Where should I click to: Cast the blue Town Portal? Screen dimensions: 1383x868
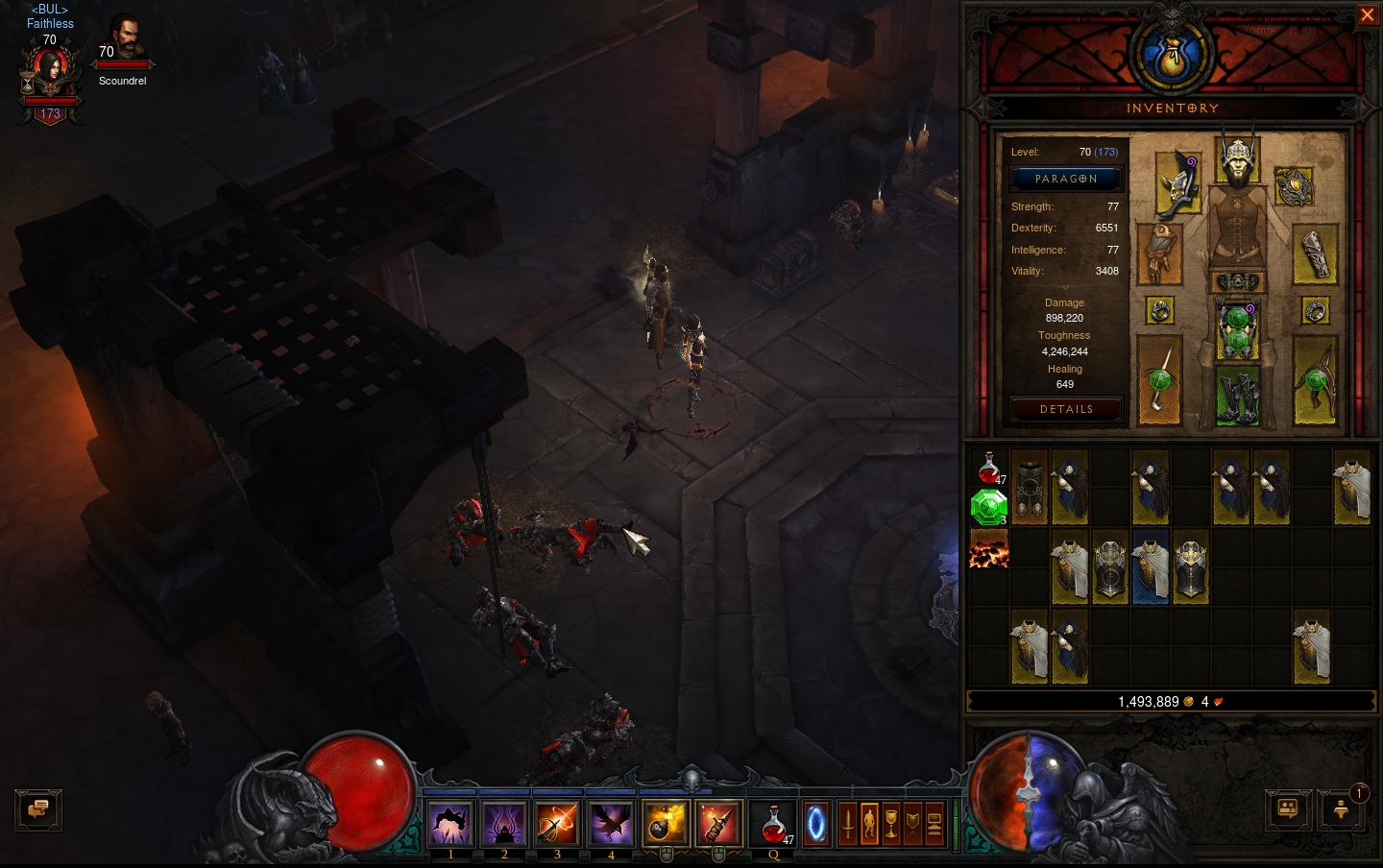coord(815,824)
